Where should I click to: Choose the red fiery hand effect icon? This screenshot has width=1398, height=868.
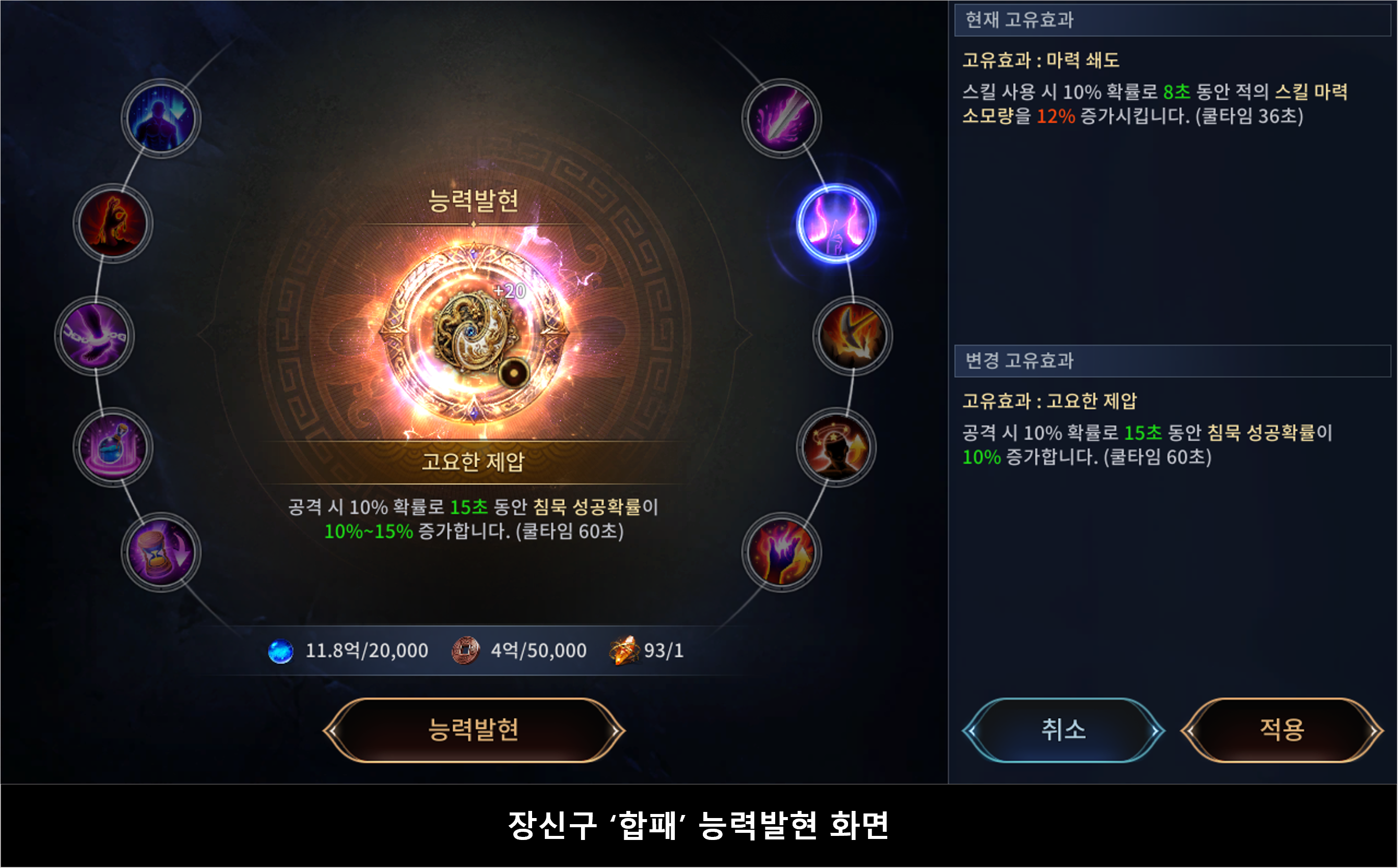(x=113, y=223)
